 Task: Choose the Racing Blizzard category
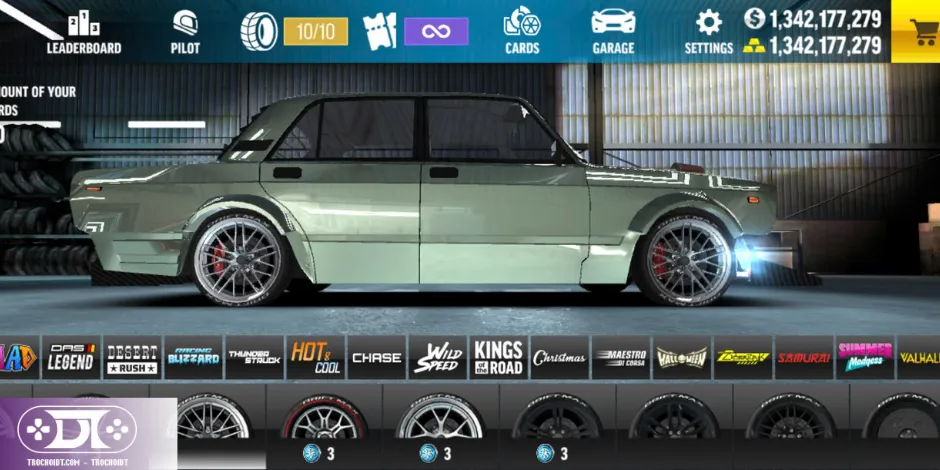point(193,357)
